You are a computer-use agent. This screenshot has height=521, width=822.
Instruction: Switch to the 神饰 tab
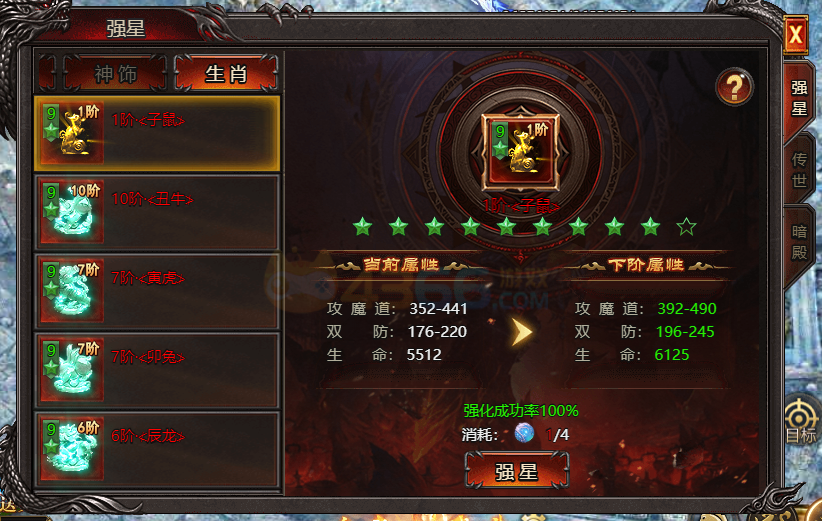coord(101,73)
